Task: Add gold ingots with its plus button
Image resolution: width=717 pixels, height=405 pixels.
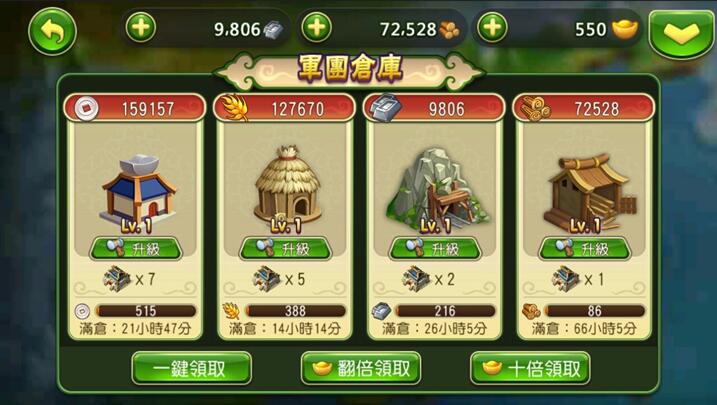Action: 492,28
